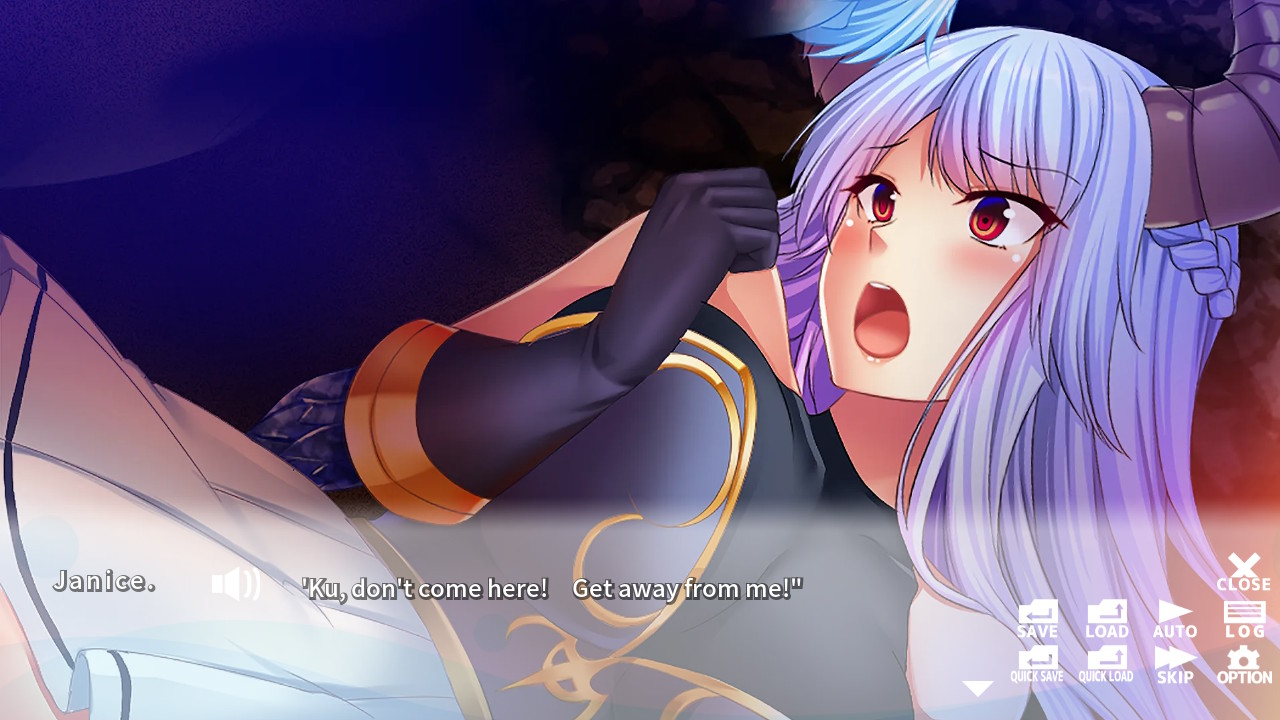Screen dimensions: 1280x720
Task: Open the OPTION configuration menu
Action: pyautogui.click(x=1244, y=665)
